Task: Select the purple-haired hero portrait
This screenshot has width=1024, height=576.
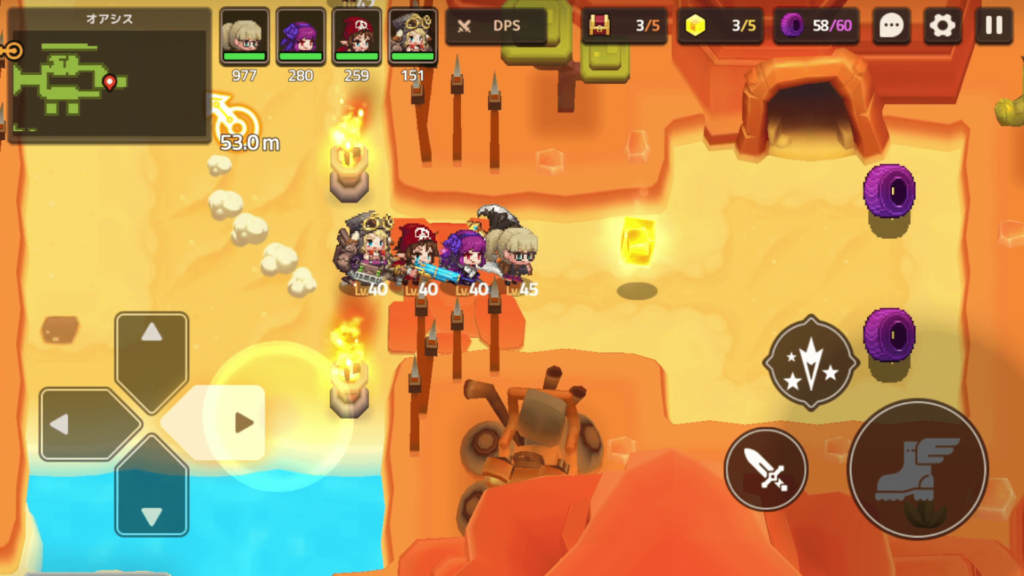Action: tap(300, 37)
